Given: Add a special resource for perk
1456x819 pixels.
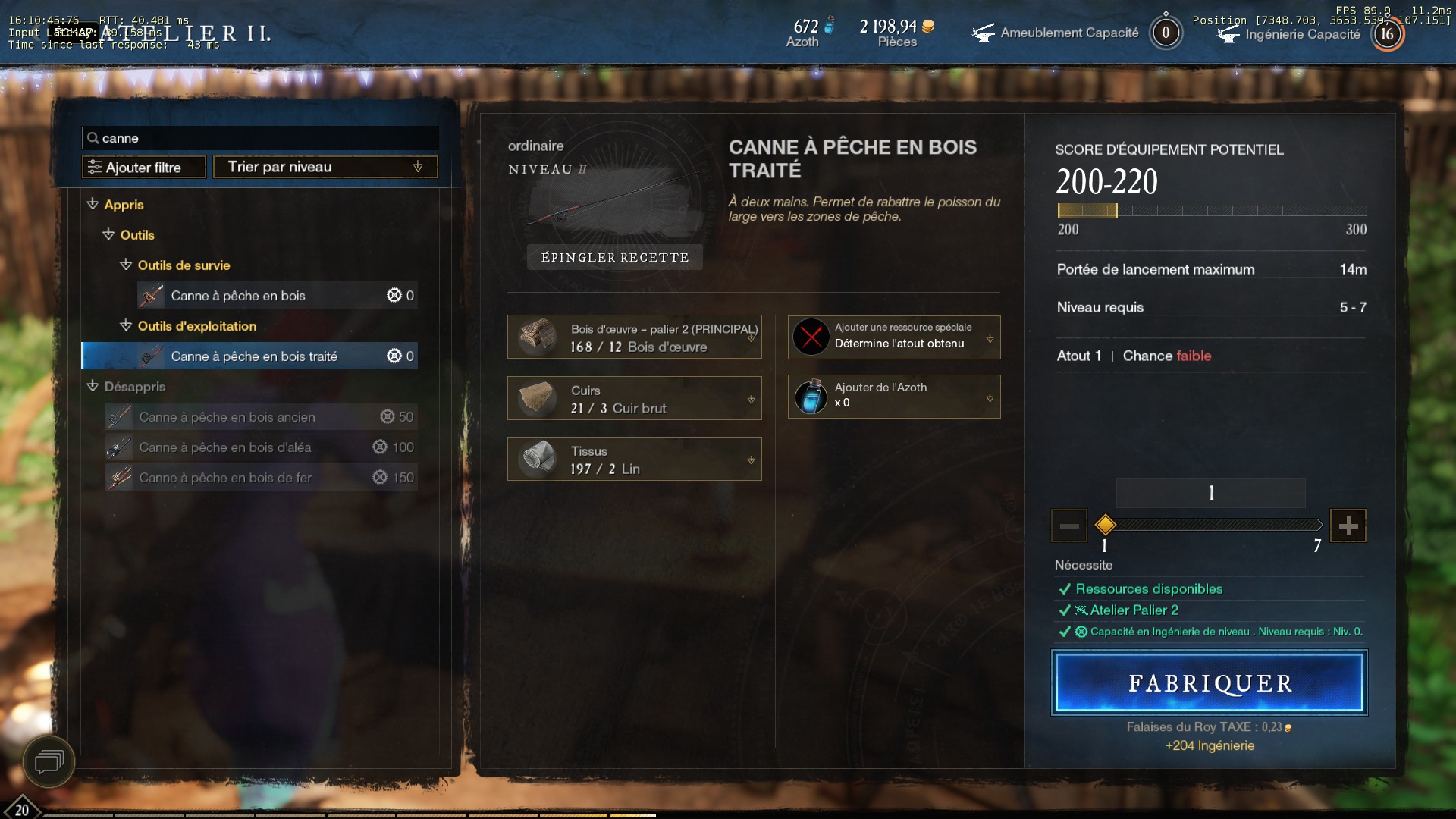Looking at the screenshot, I should (893, 337).
